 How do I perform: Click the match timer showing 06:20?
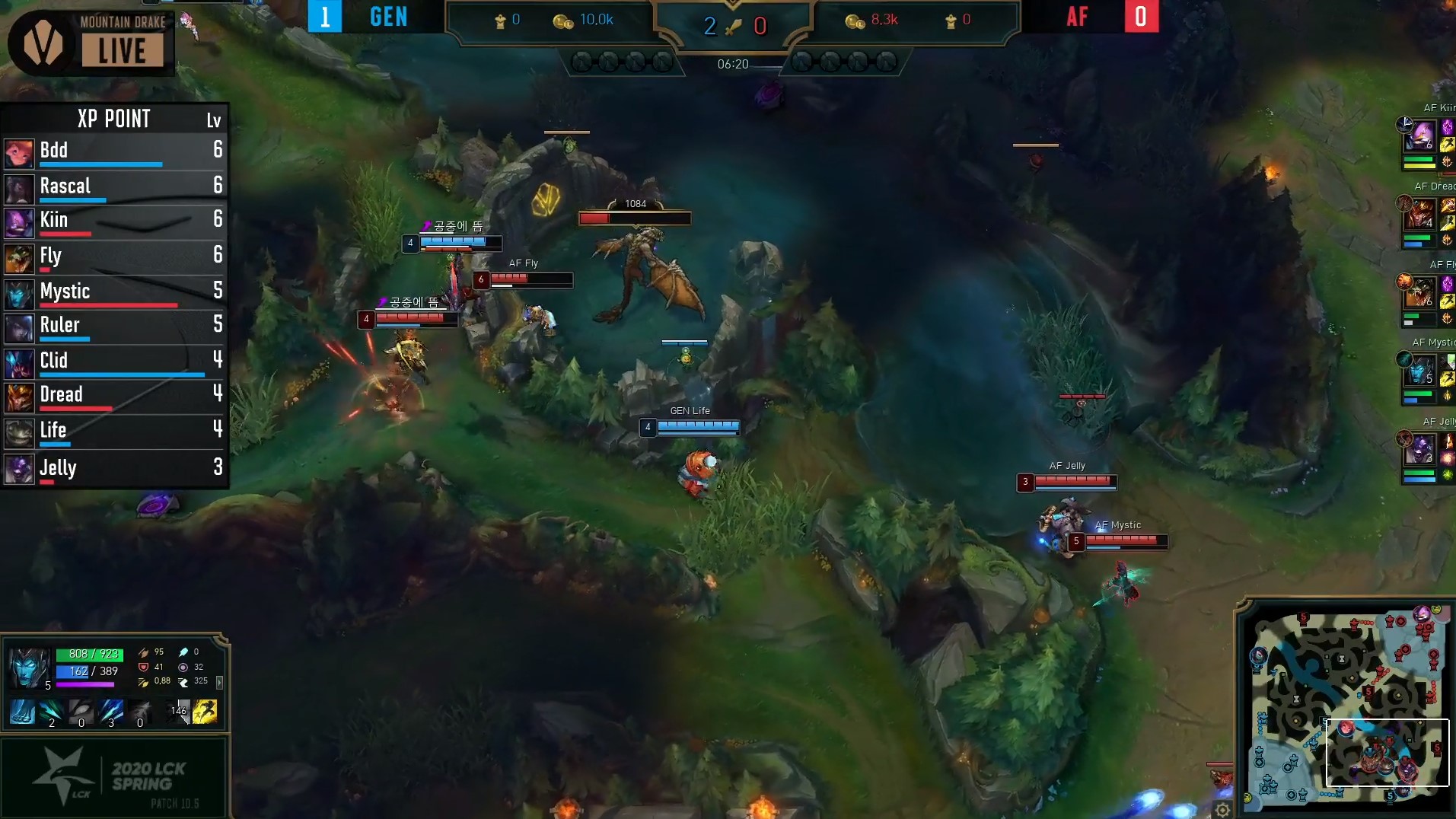click(733, 65)
